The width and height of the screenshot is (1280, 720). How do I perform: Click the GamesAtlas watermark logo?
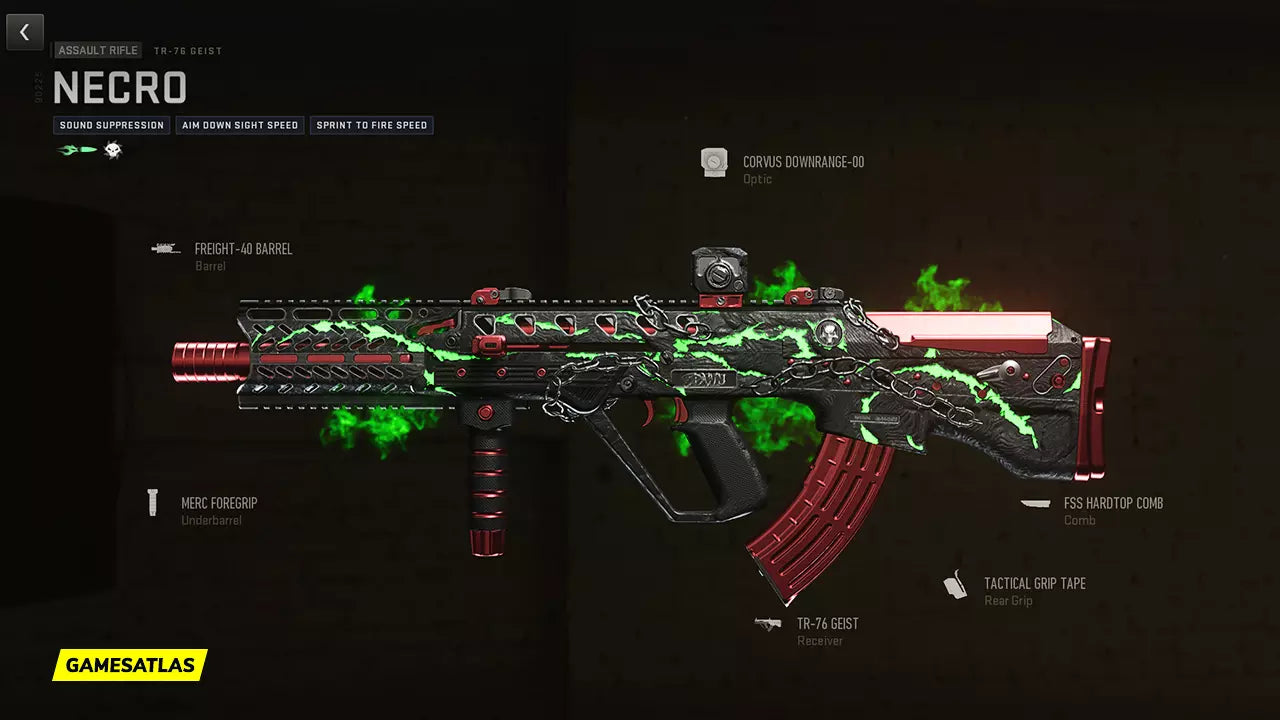pyautogui.click(x=130, y=665)
